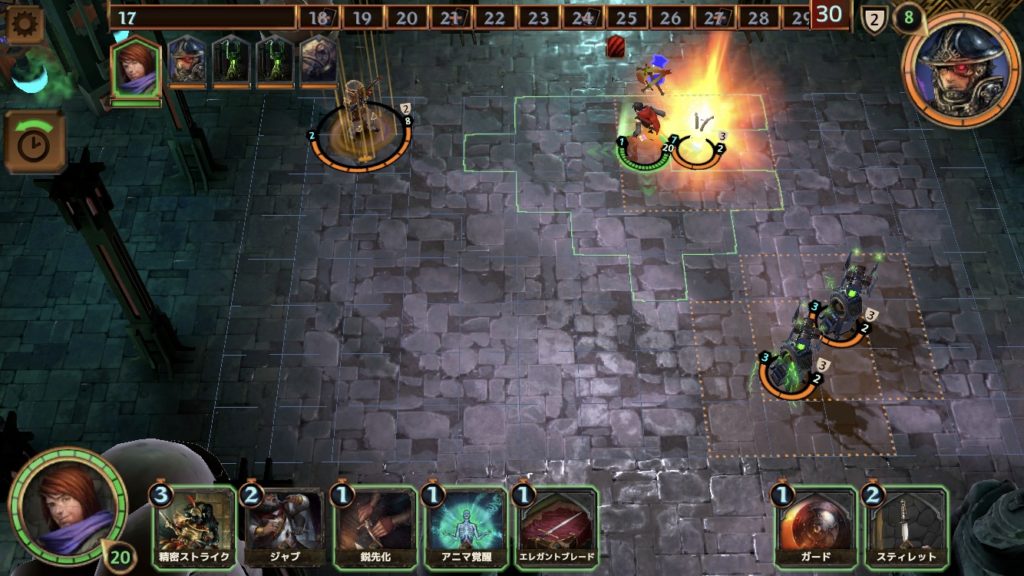
Task: Select the スティレット card
Action: (x=907, y=526)
